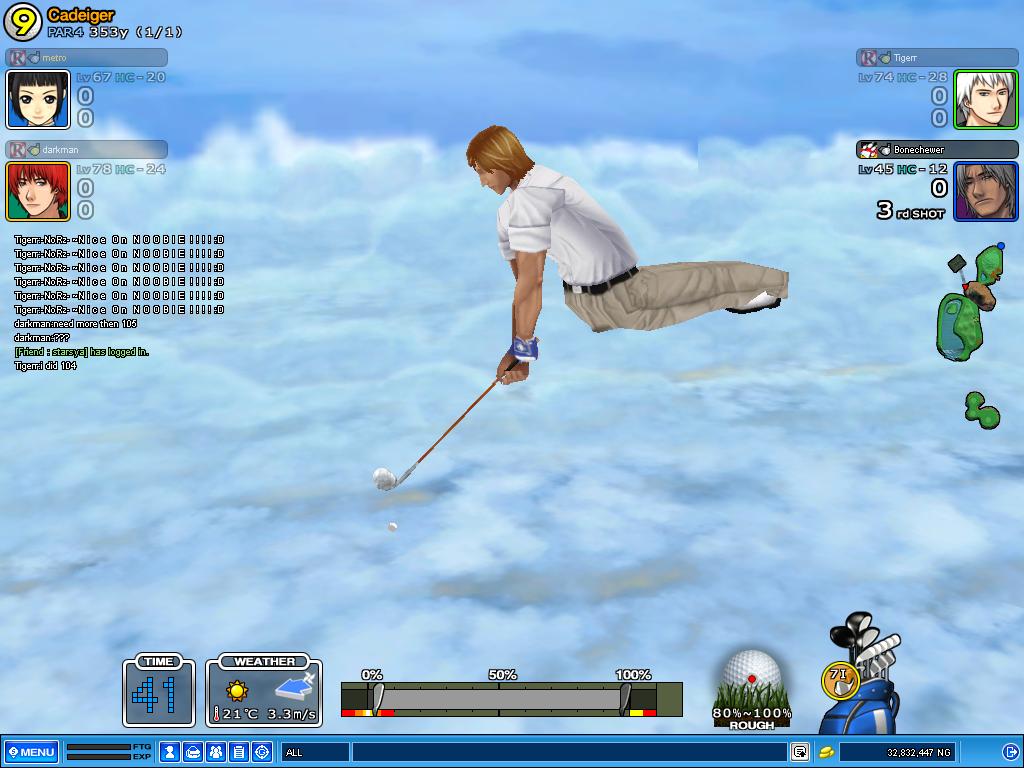This screenshot has height=768, width=1024.
Task: Toggle the chat log window button
Action: point(800,752)
